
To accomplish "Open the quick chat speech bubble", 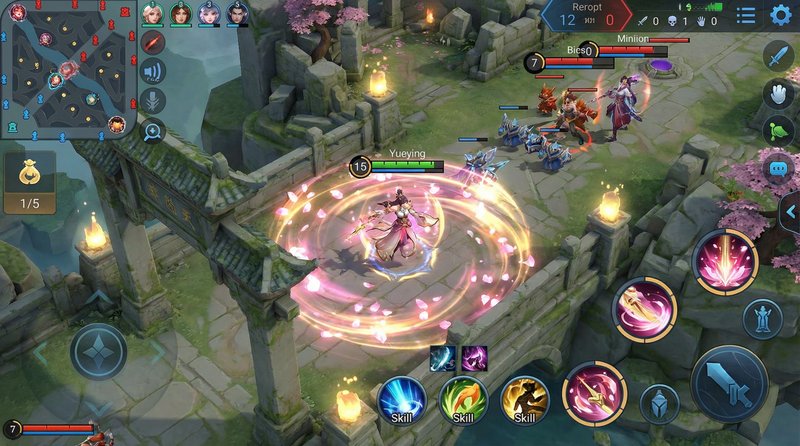I will (x=778, y=168).
